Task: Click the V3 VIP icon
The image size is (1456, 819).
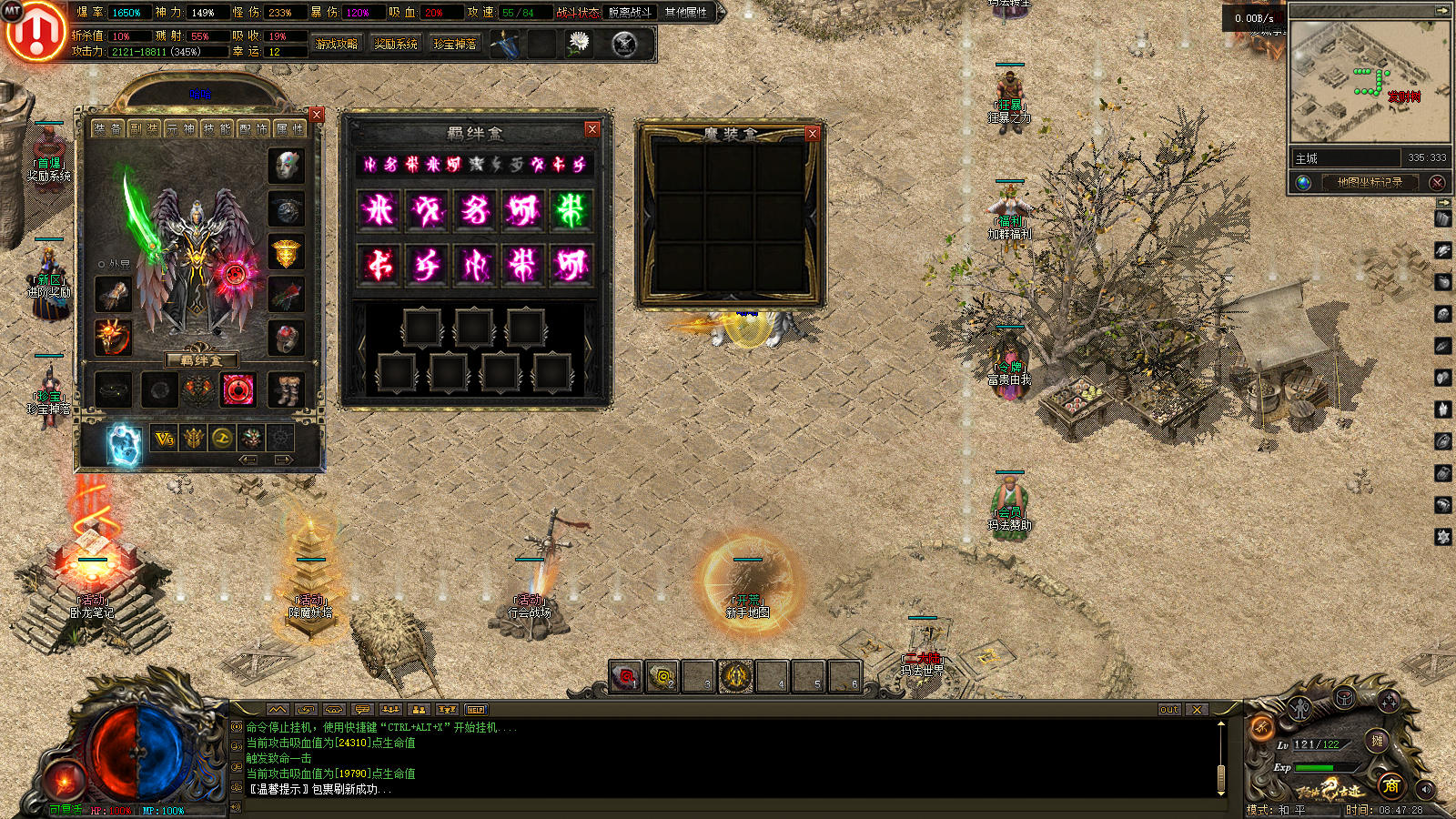Action: (x=164, y=440)
